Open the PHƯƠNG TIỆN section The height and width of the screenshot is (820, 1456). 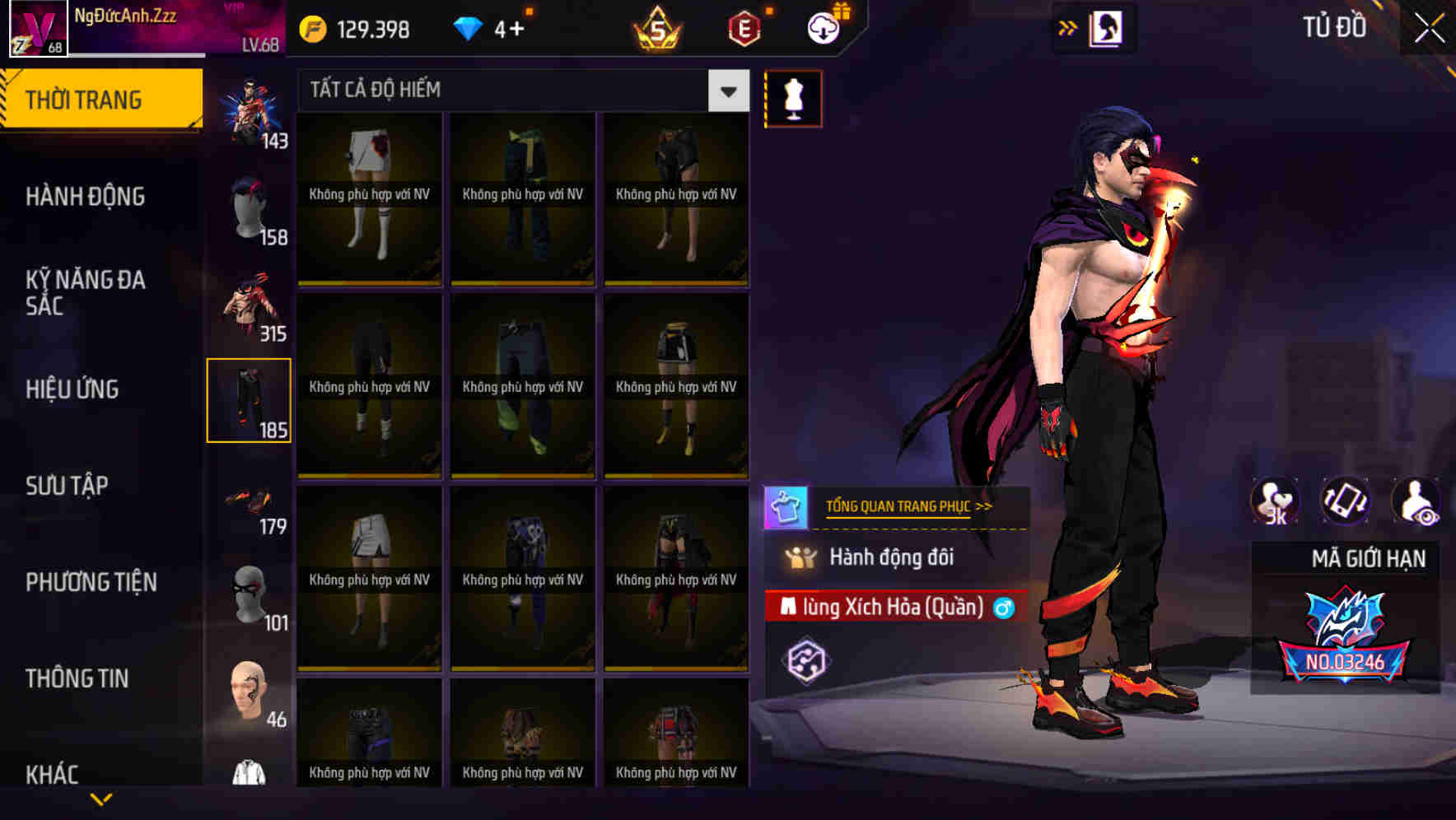(91, 582)
